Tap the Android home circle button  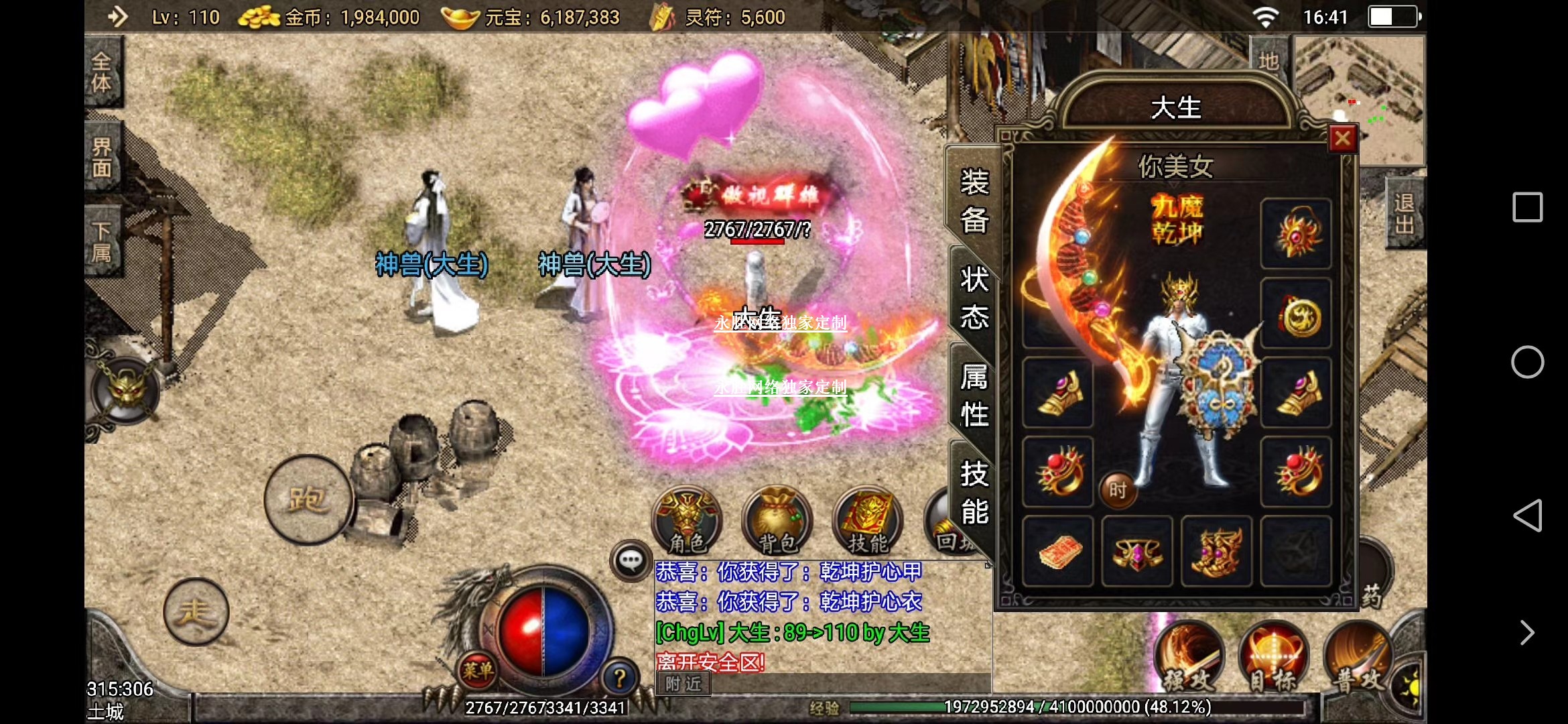point(1527,362)
